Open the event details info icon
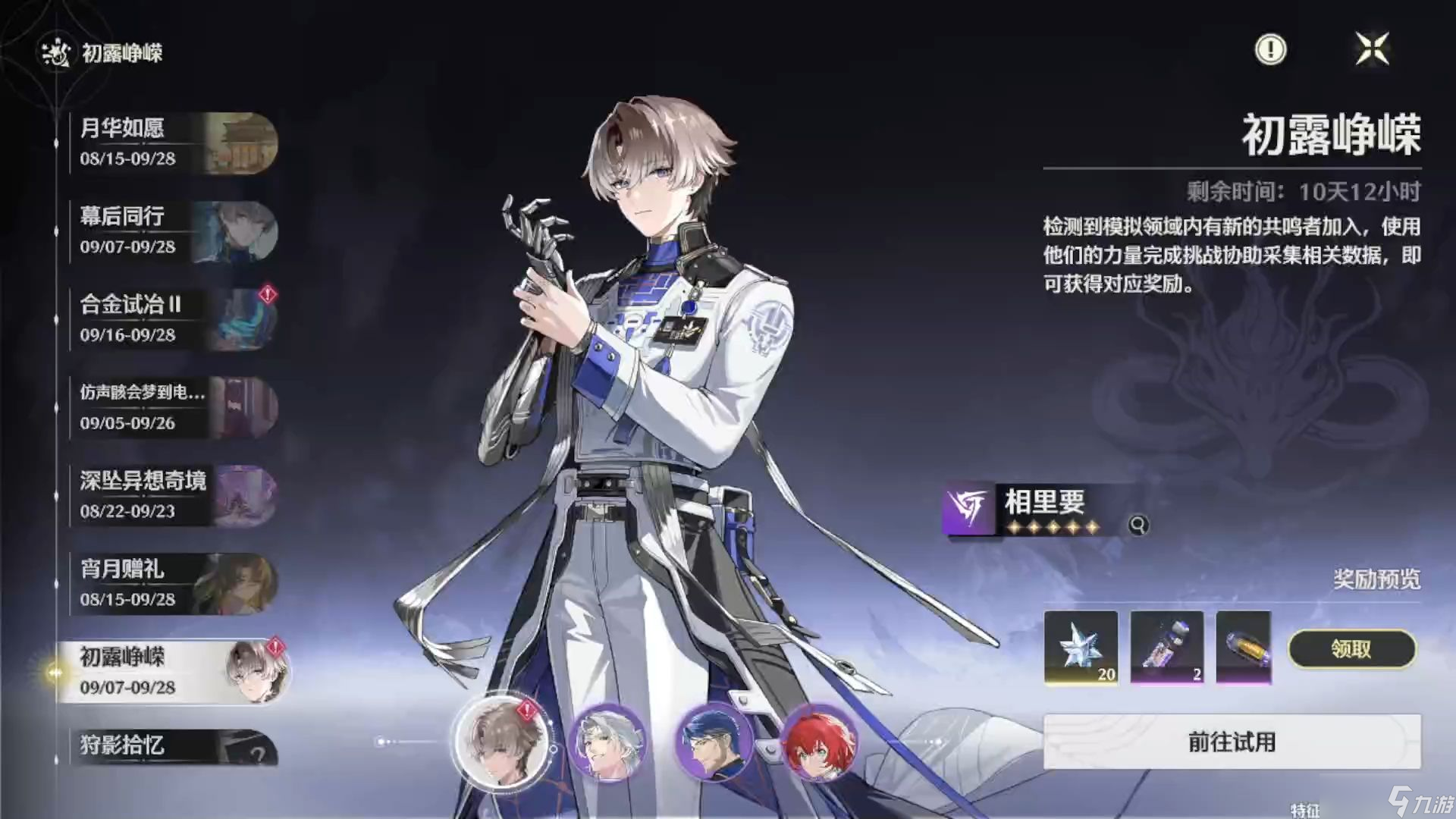This screenshot has width=1456, height=819. tap(1270, 49)
